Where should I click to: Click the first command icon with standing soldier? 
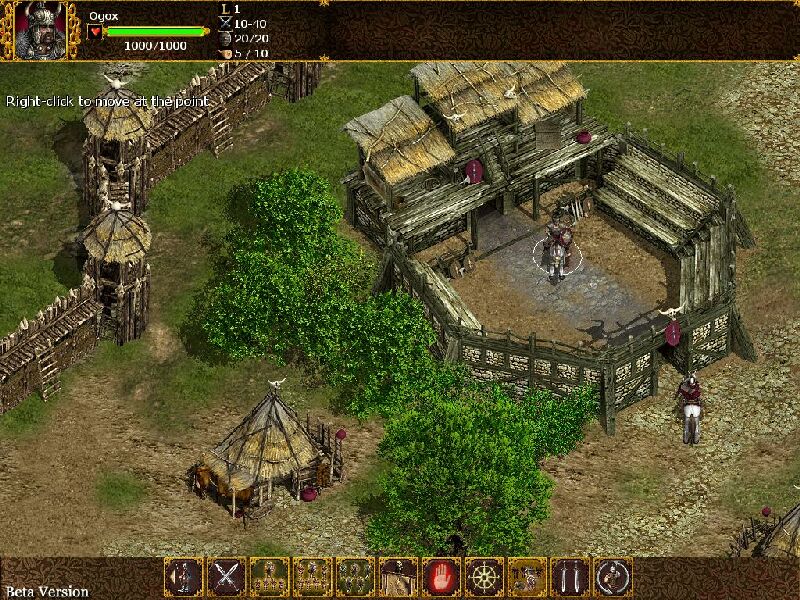(x=184, y=577)
